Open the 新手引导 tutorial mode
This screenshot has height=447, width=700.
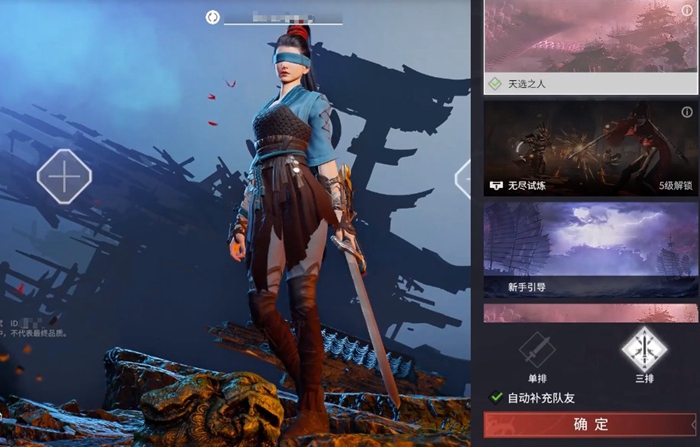[590, 250]
